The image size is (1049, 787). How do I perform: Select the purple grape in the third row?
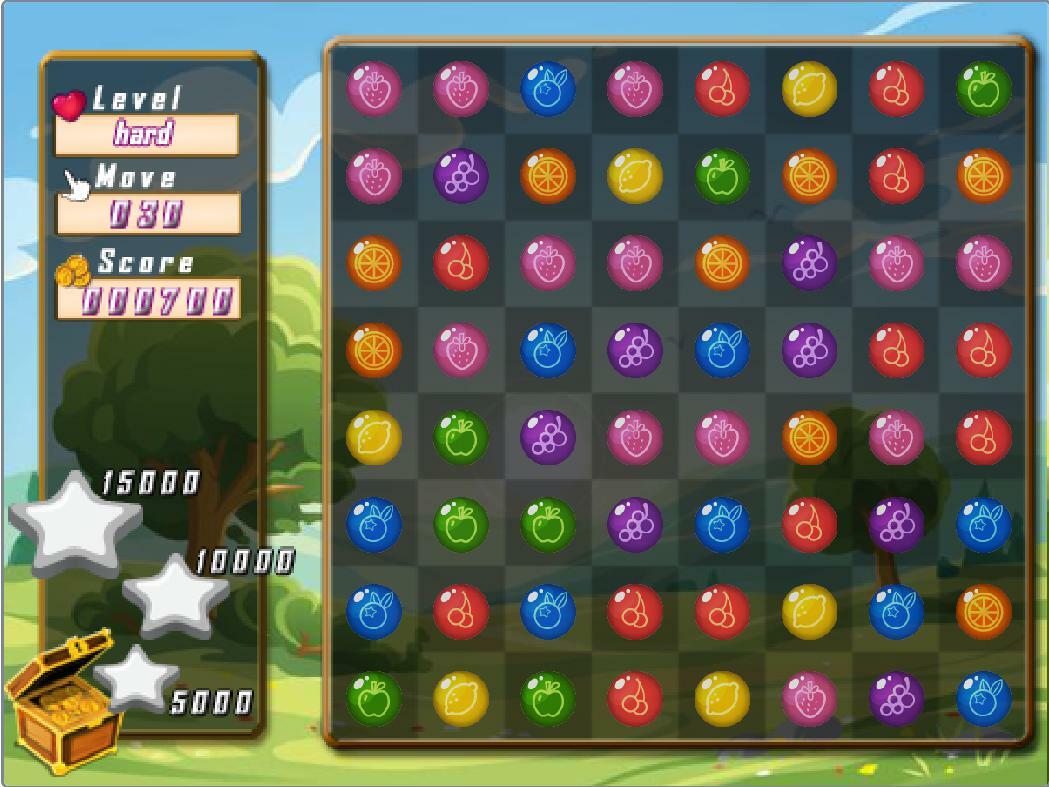click(x=809, y=263)
